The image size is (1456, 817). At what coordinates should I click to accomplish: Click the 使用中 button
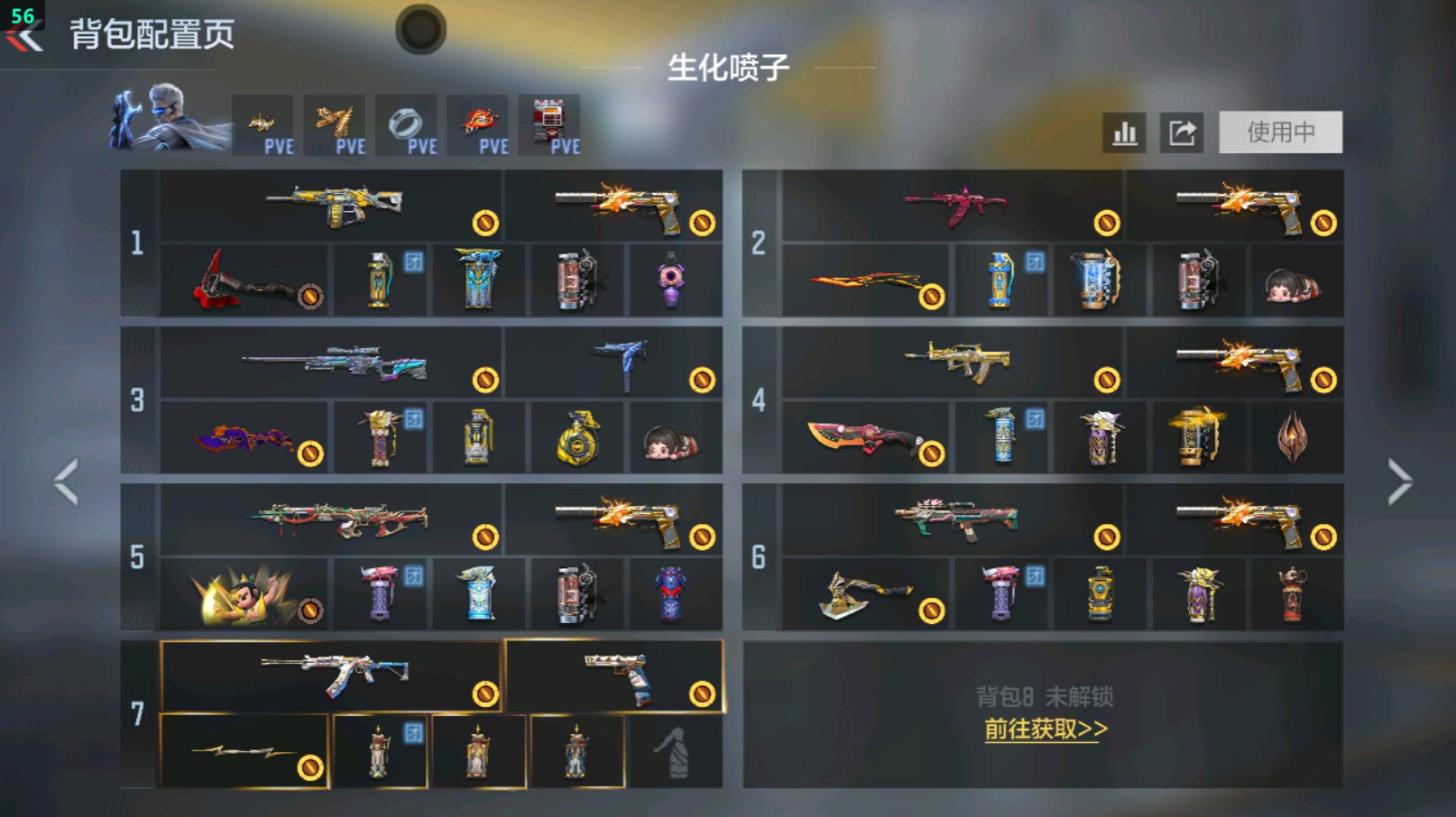tap(1280, 130)
